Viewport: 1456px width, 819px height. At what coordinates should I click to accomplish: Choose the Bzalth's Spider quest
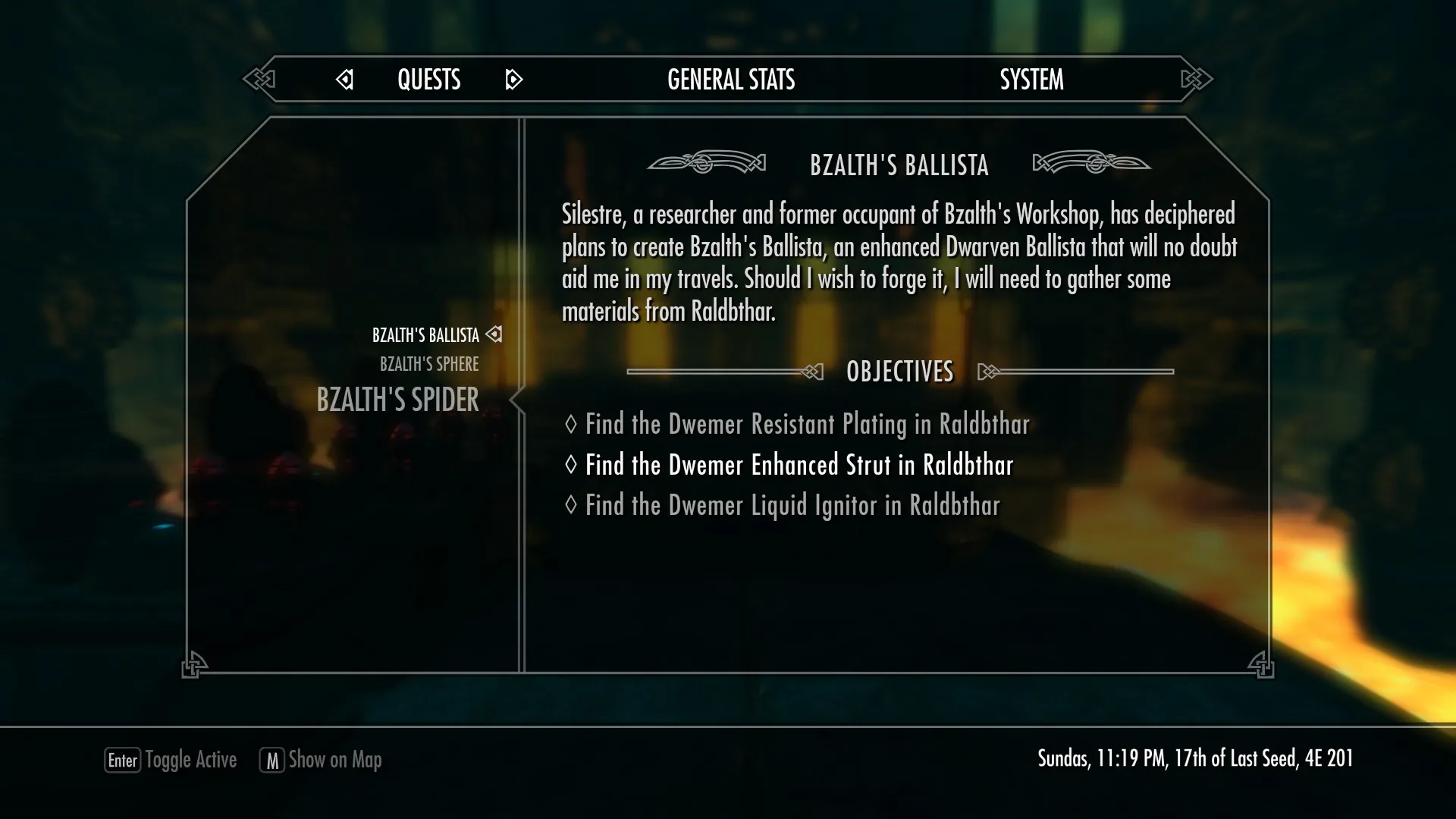click(397, 400)
